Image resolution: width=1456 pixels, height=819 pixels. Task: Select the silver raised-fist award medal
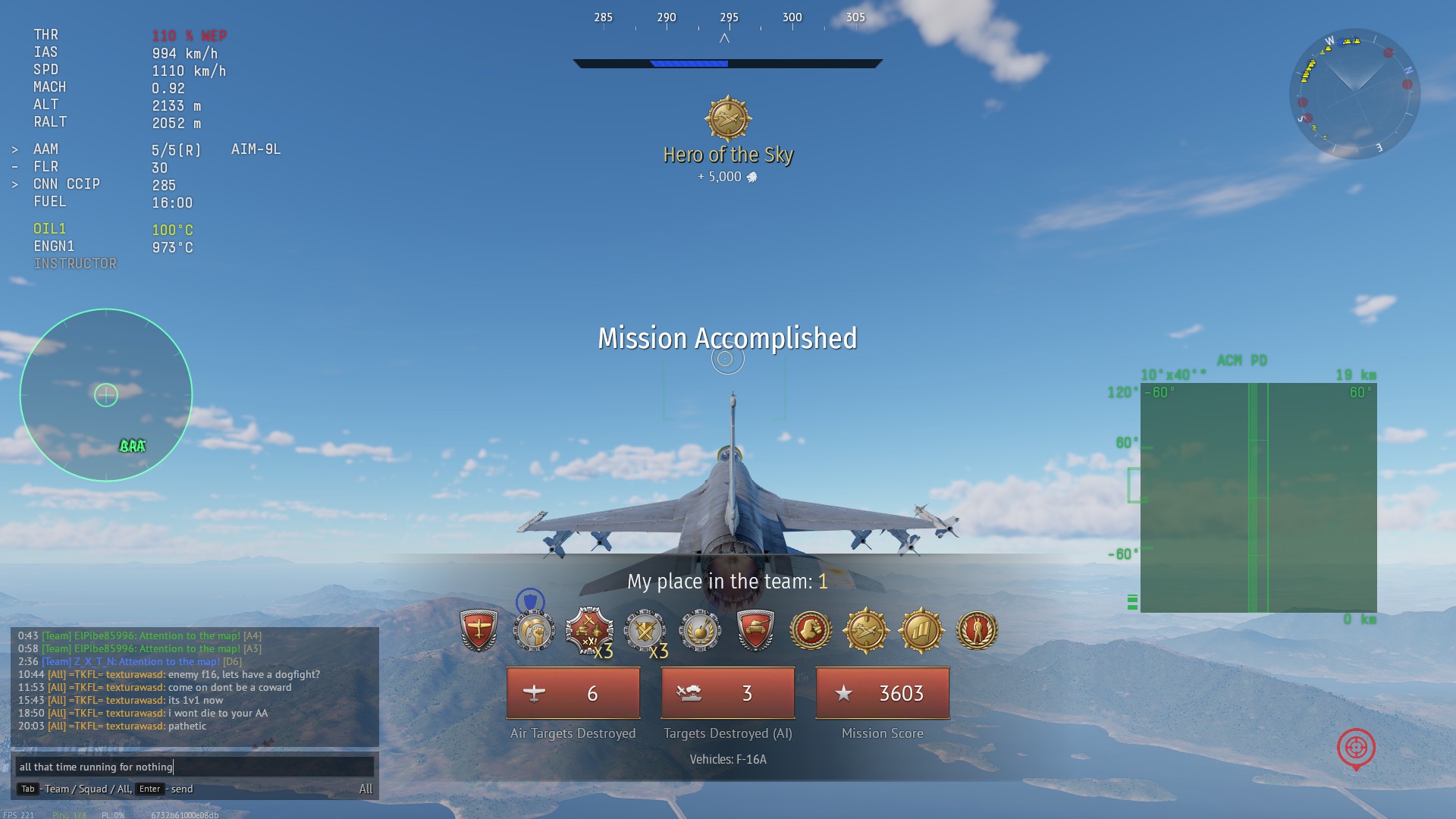click(x=534, y=630)
